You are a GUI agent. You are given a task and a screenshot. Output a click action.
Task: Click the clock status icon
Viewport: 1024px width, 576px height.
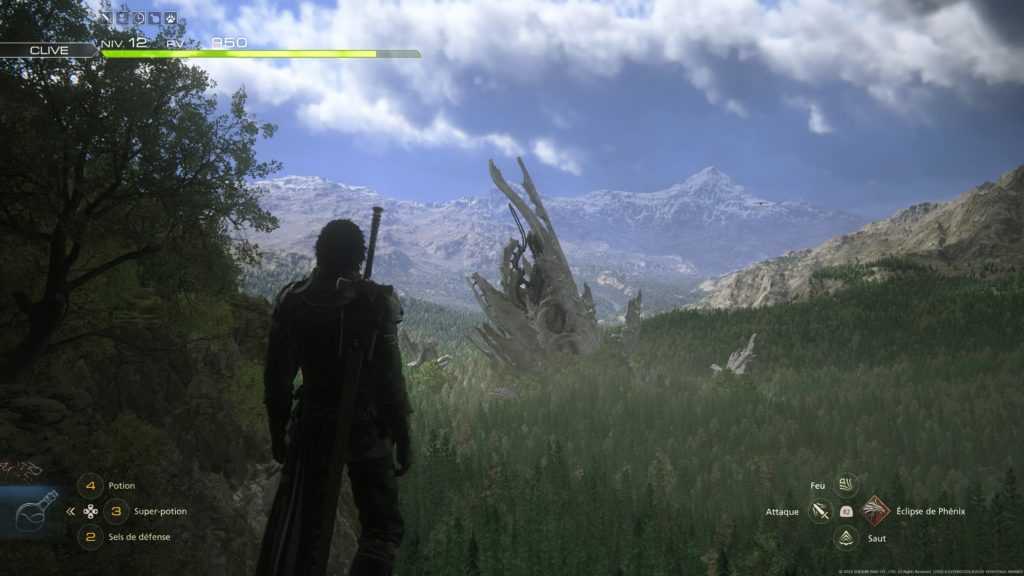tap(140, 17)
